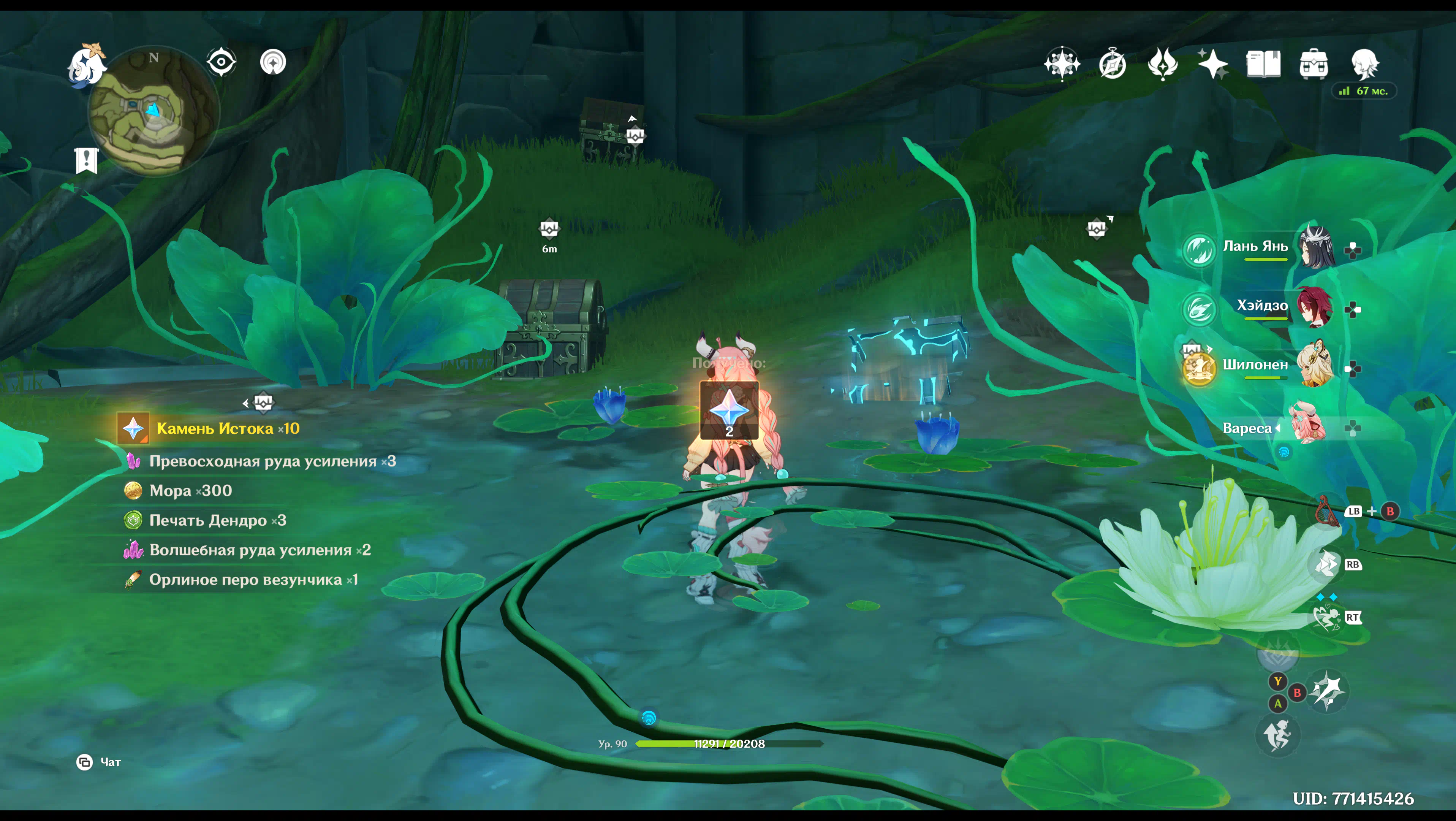
Task: Open the compass events icon
Action: [x=1113, y=64]
